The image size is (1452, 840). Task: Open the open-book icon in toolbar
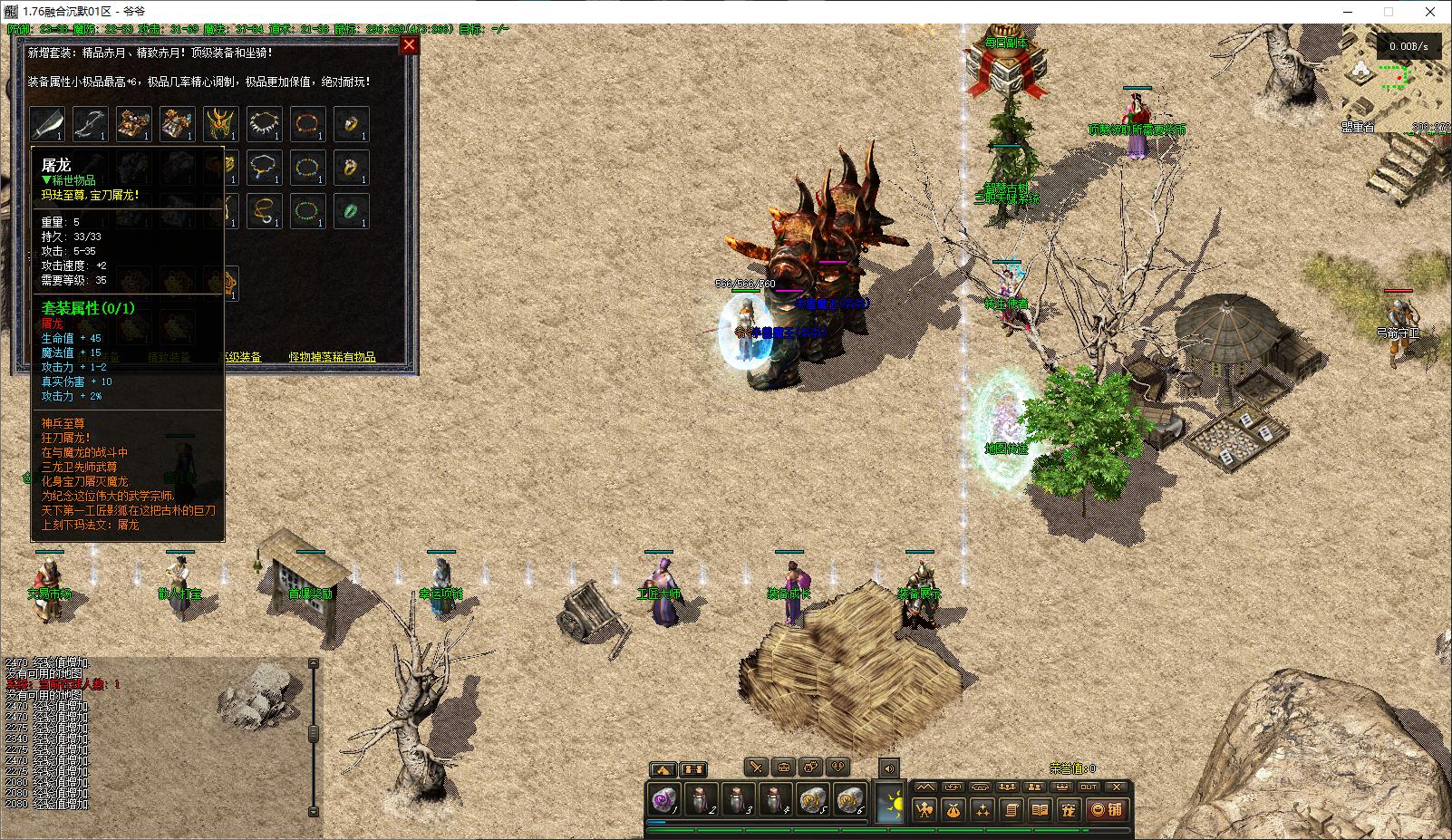(x=1040, y=810)
